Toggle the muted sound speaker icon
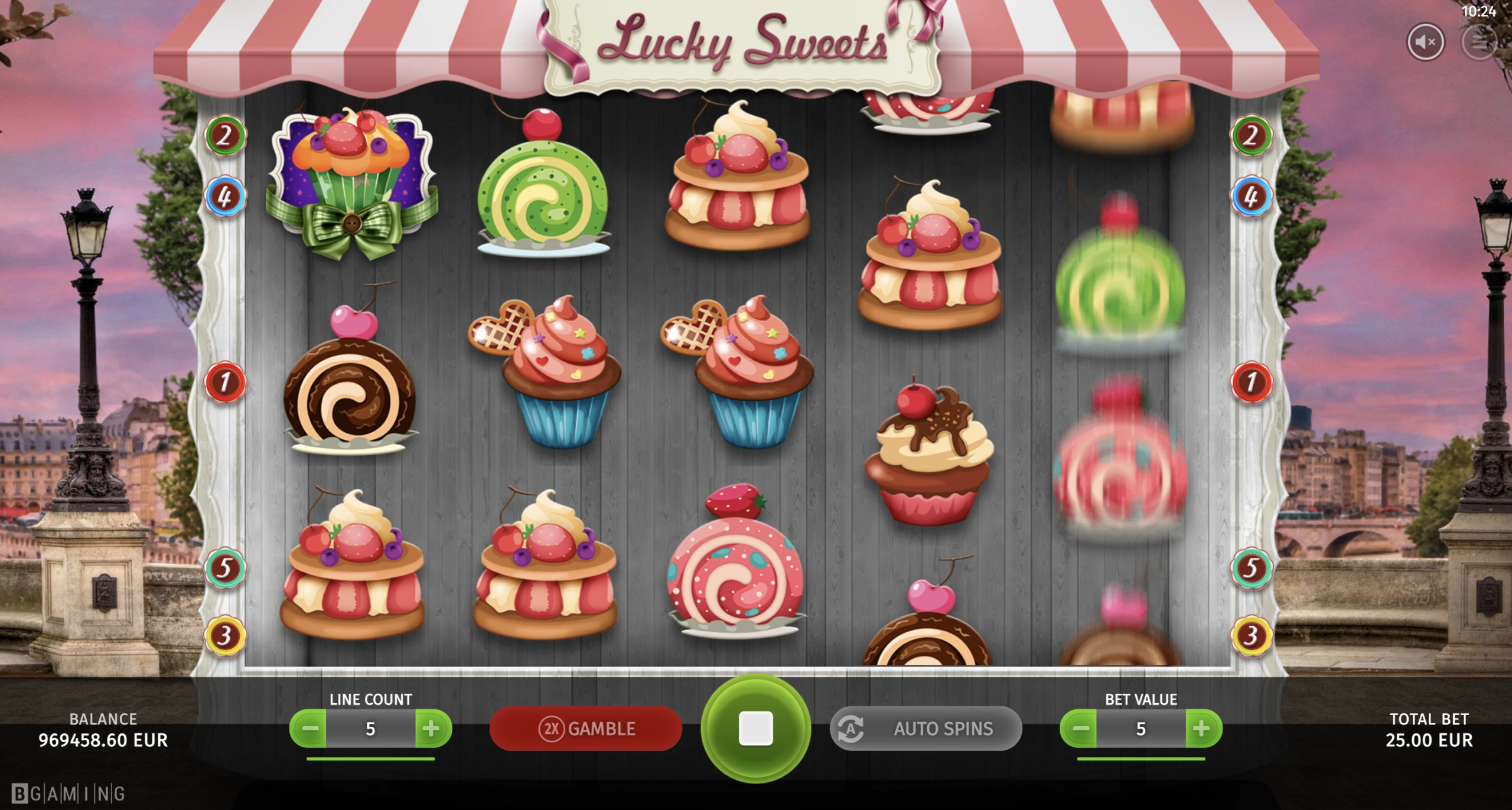Viewport: 1512px width, 810px height. point(1425,42)
